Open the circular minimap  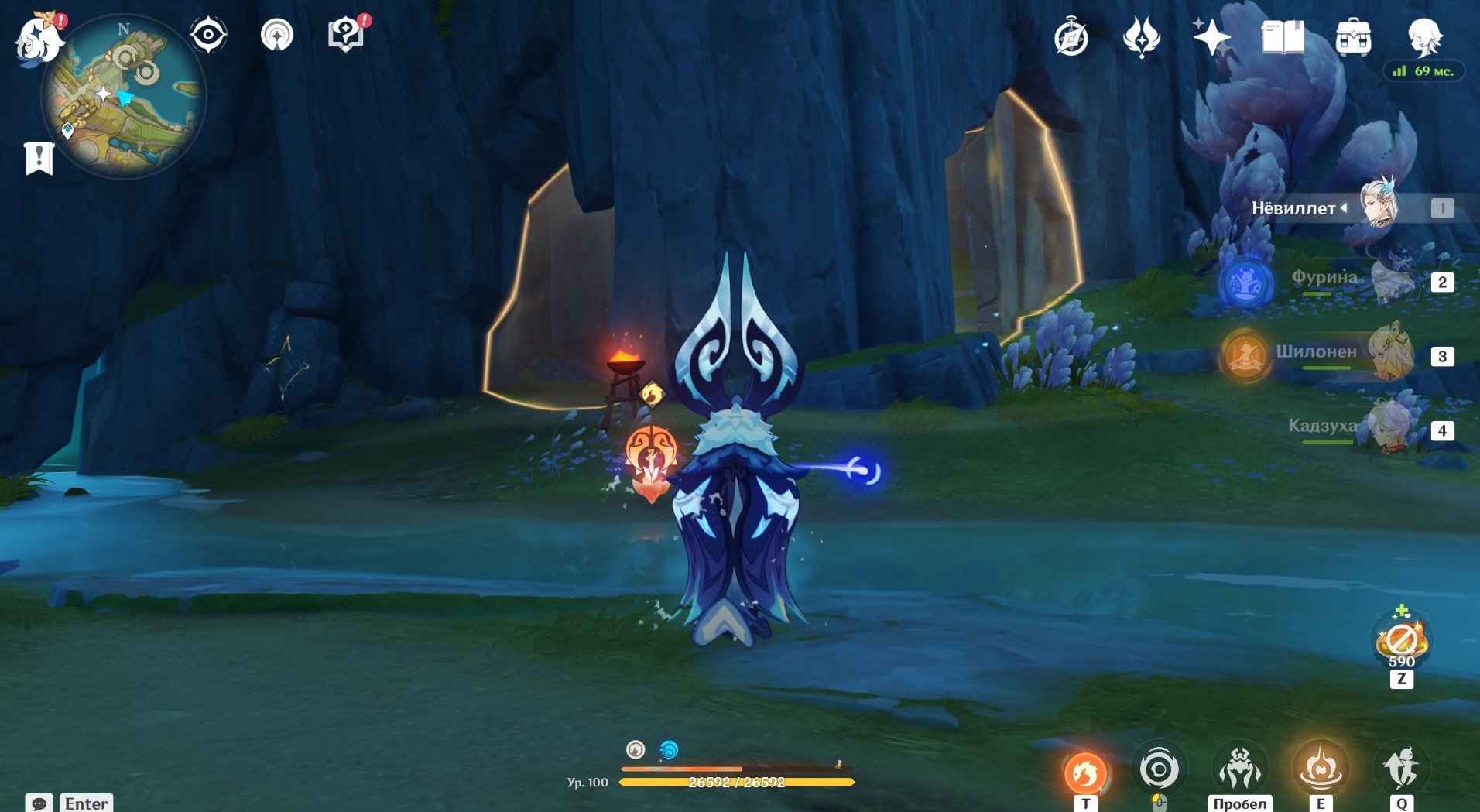tap(124, 98)
